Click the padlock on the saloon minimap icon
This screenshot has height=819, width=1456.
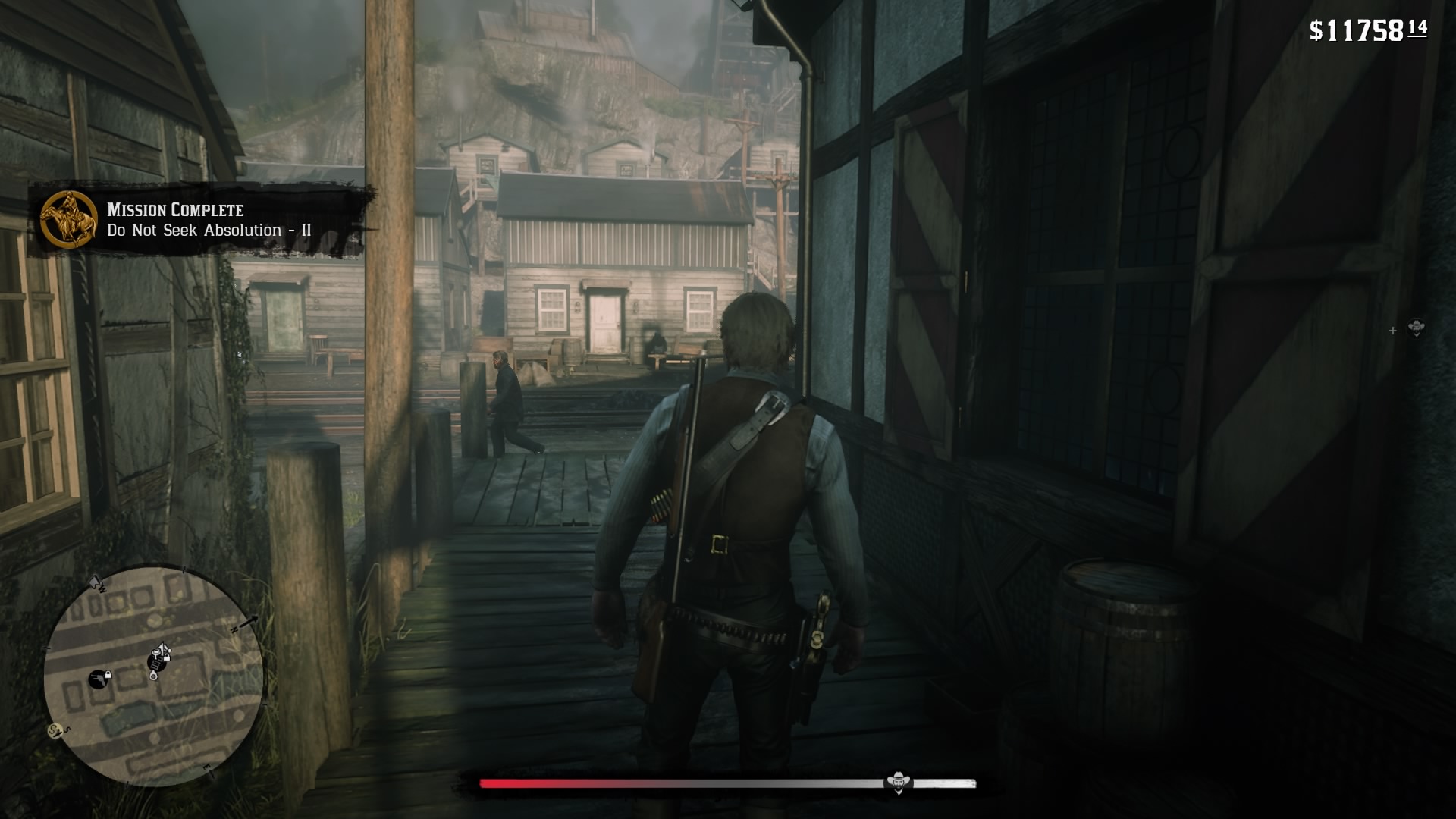(167, 657)
